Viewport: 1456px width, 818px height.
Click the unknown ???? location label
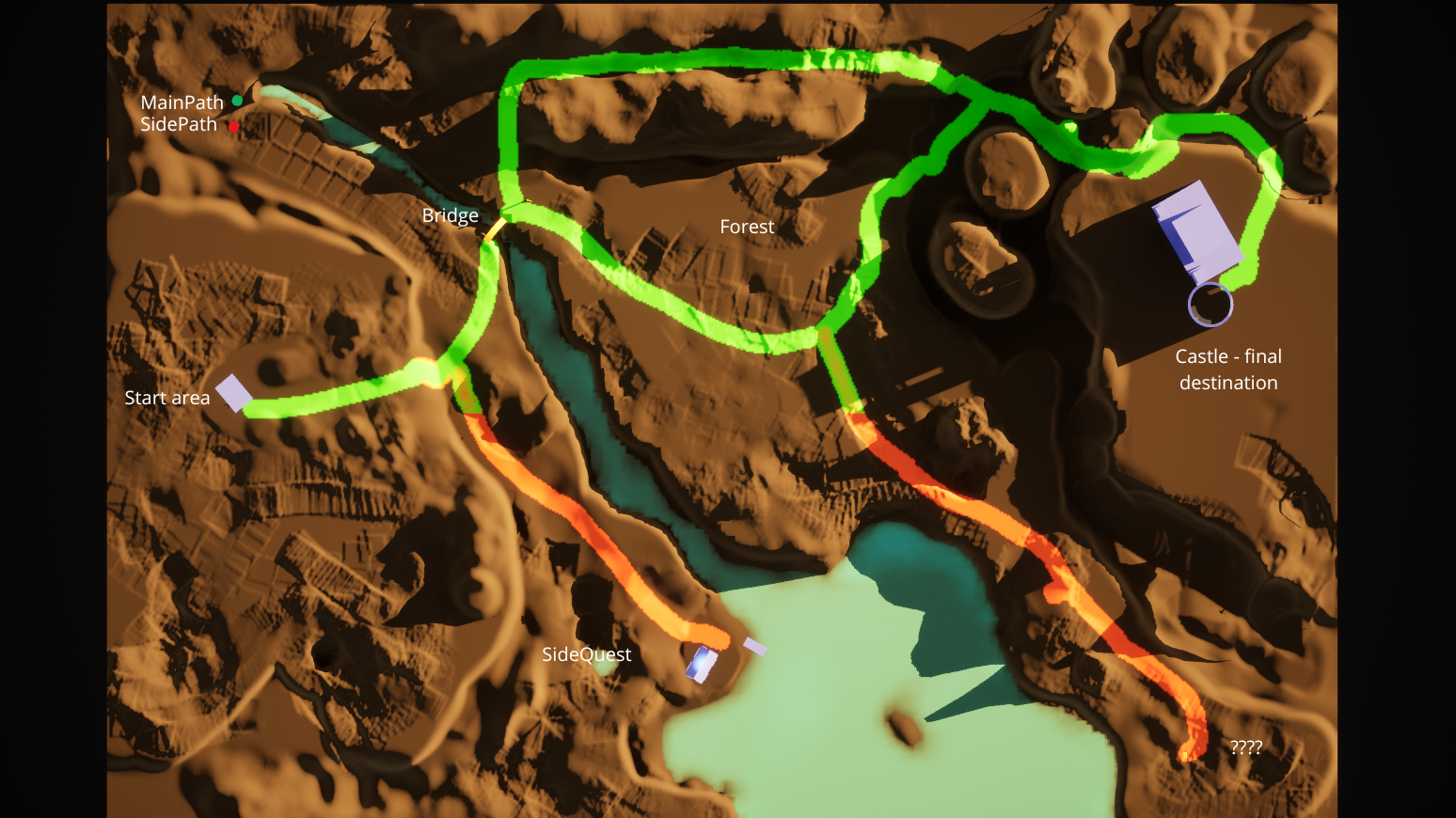(x=1246, y=748)
